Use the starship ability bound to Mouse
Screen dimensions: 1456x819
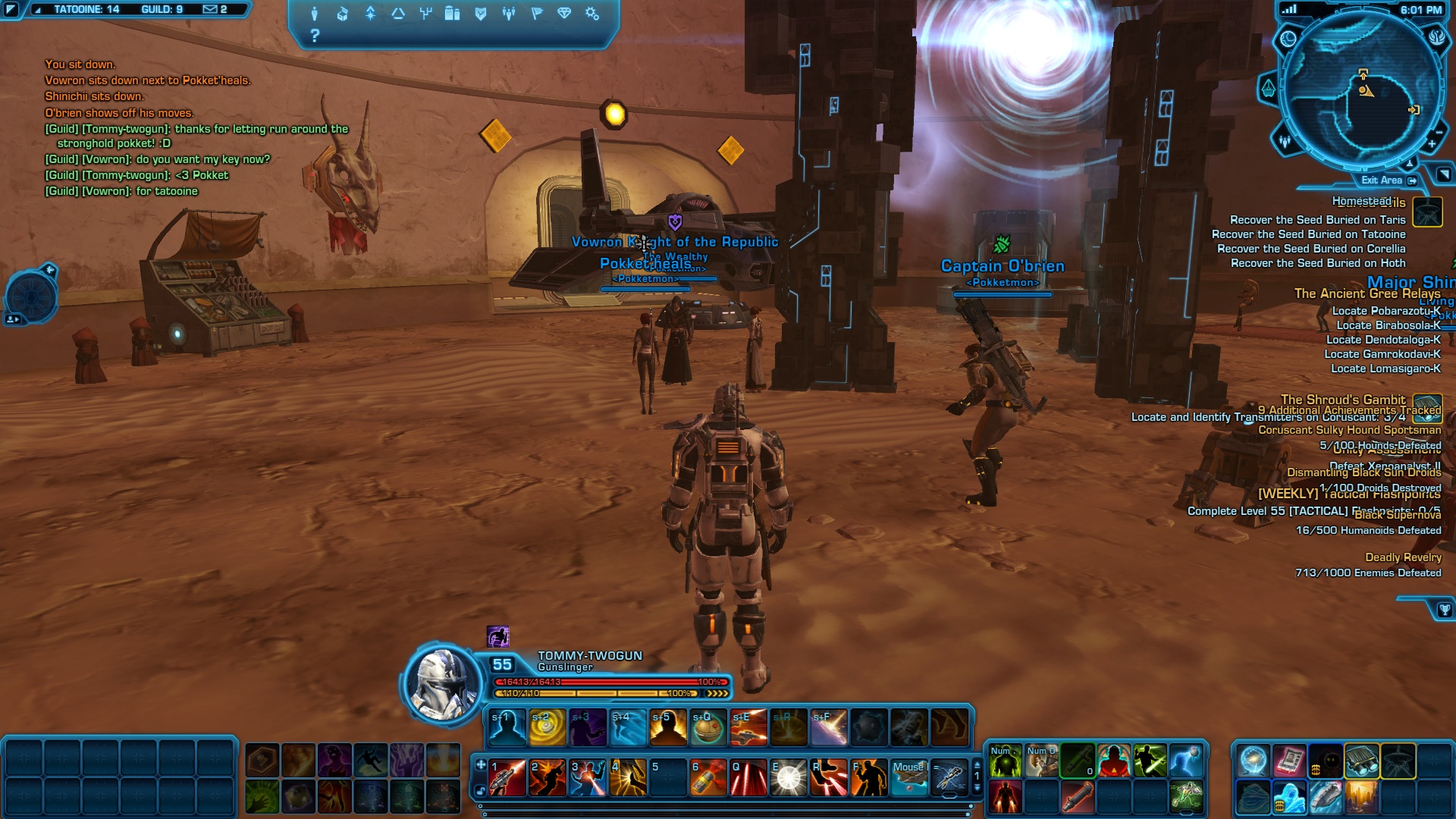click(x=908, y=777)
